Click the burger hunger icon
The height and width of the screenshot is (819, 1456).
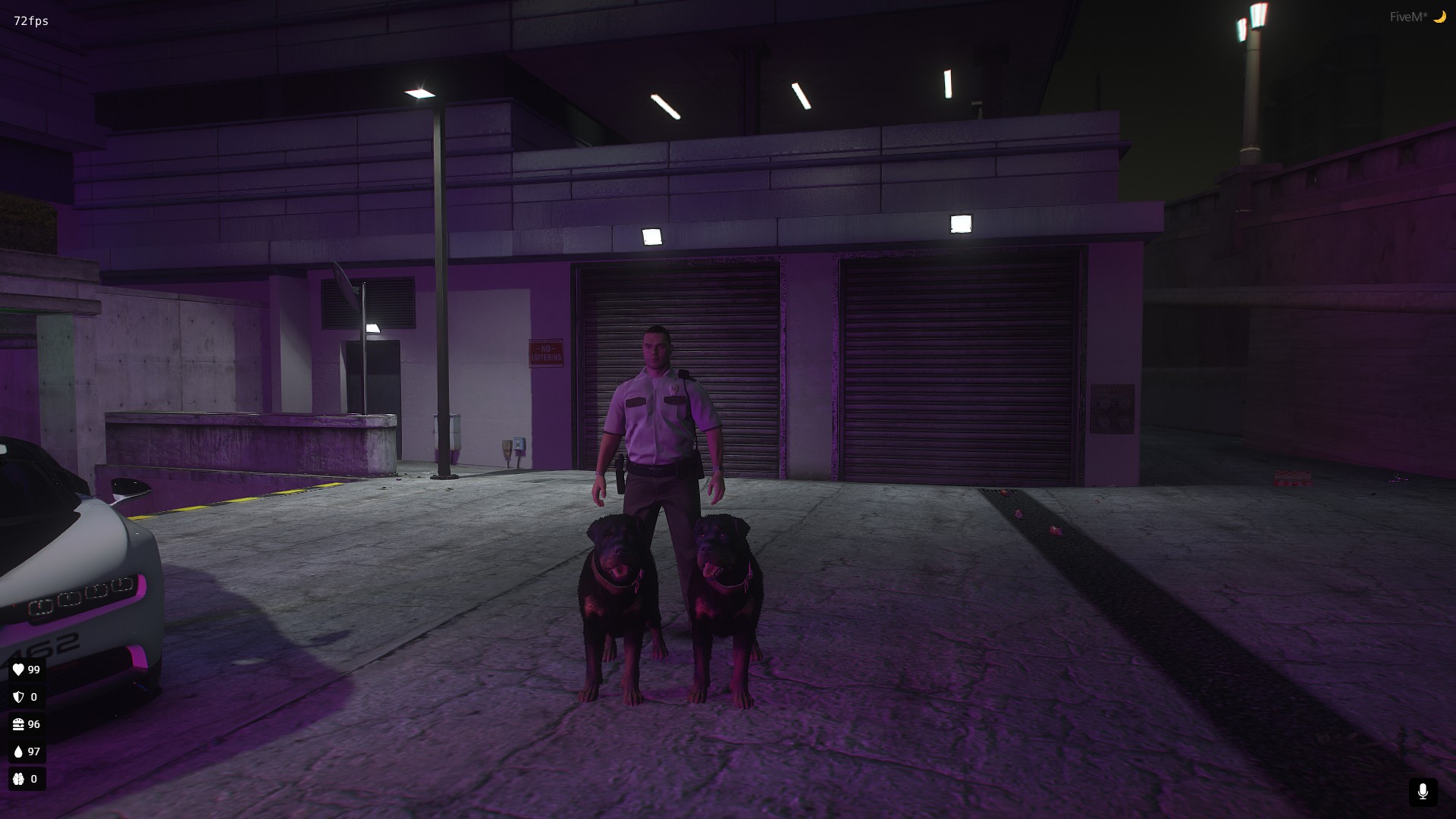(x=18, y=724)
